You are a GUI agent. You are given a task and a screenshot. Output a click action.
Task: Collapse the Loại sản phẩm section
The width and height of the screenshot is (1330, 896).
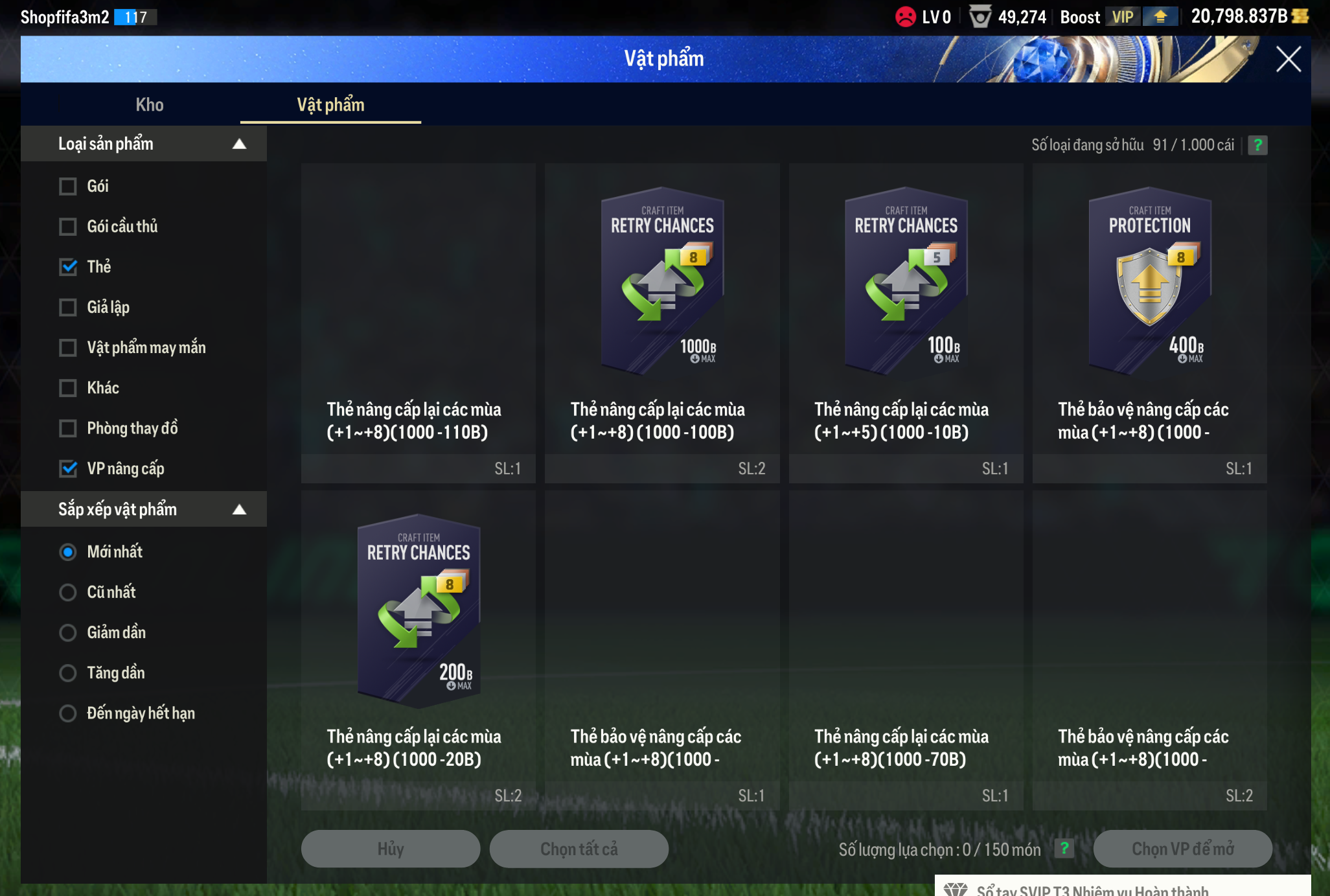(239, 144)
